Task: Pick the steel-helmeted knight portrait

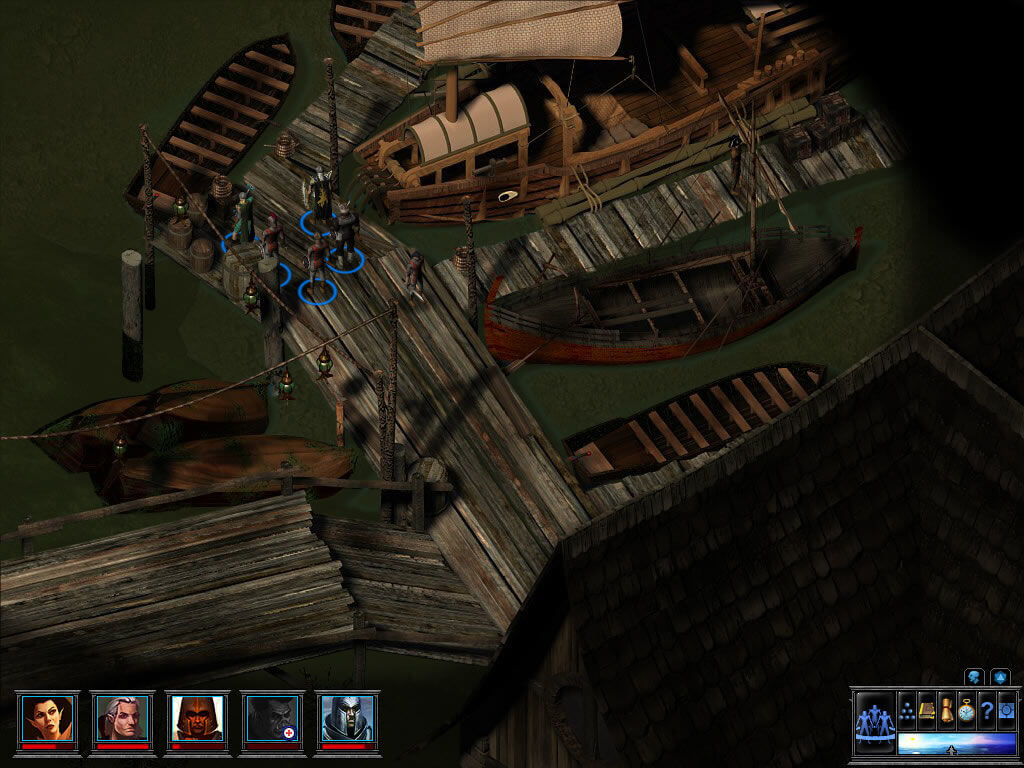Action: [x=347, y=717]
